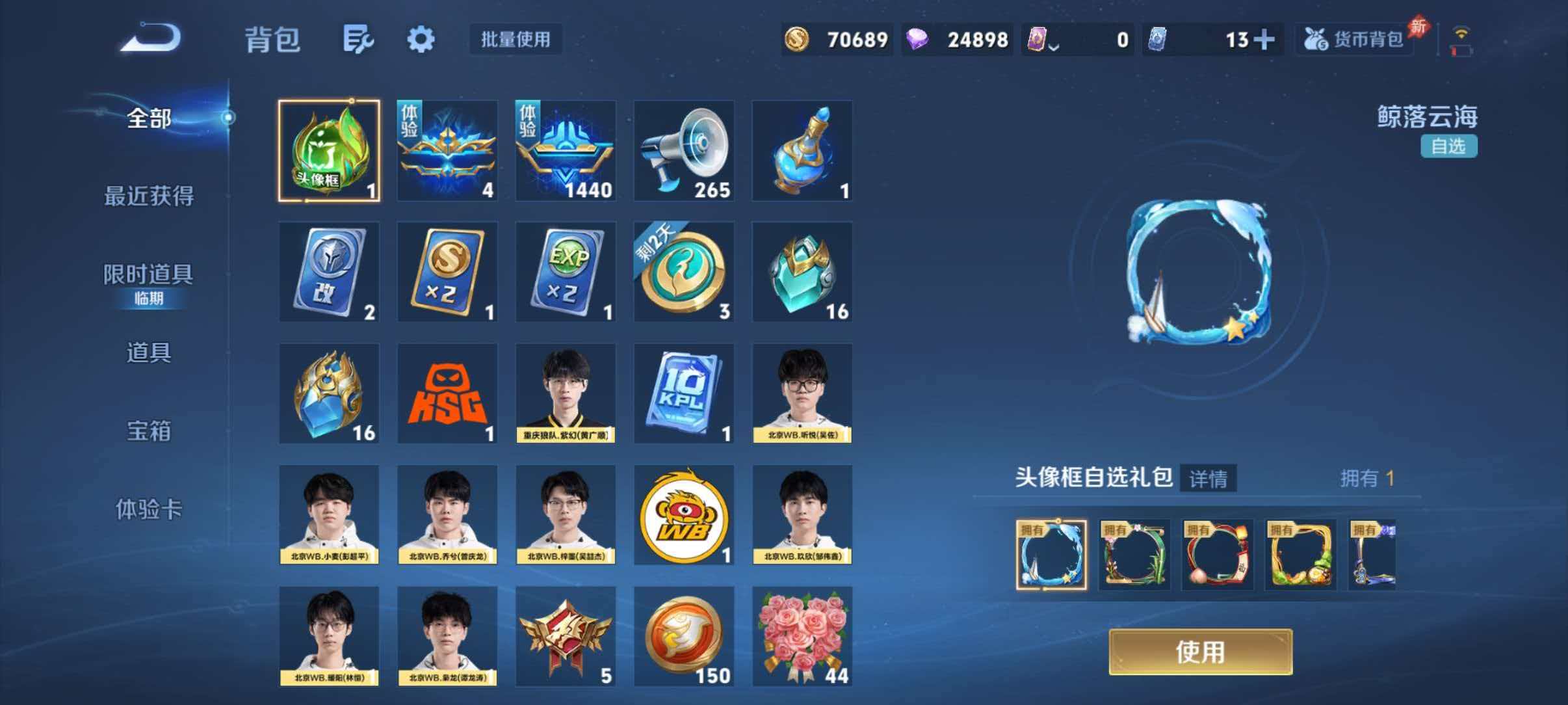Screen dimensions: 1568x705
Task: Select the KSG team logo item
Action: (448, 393)
